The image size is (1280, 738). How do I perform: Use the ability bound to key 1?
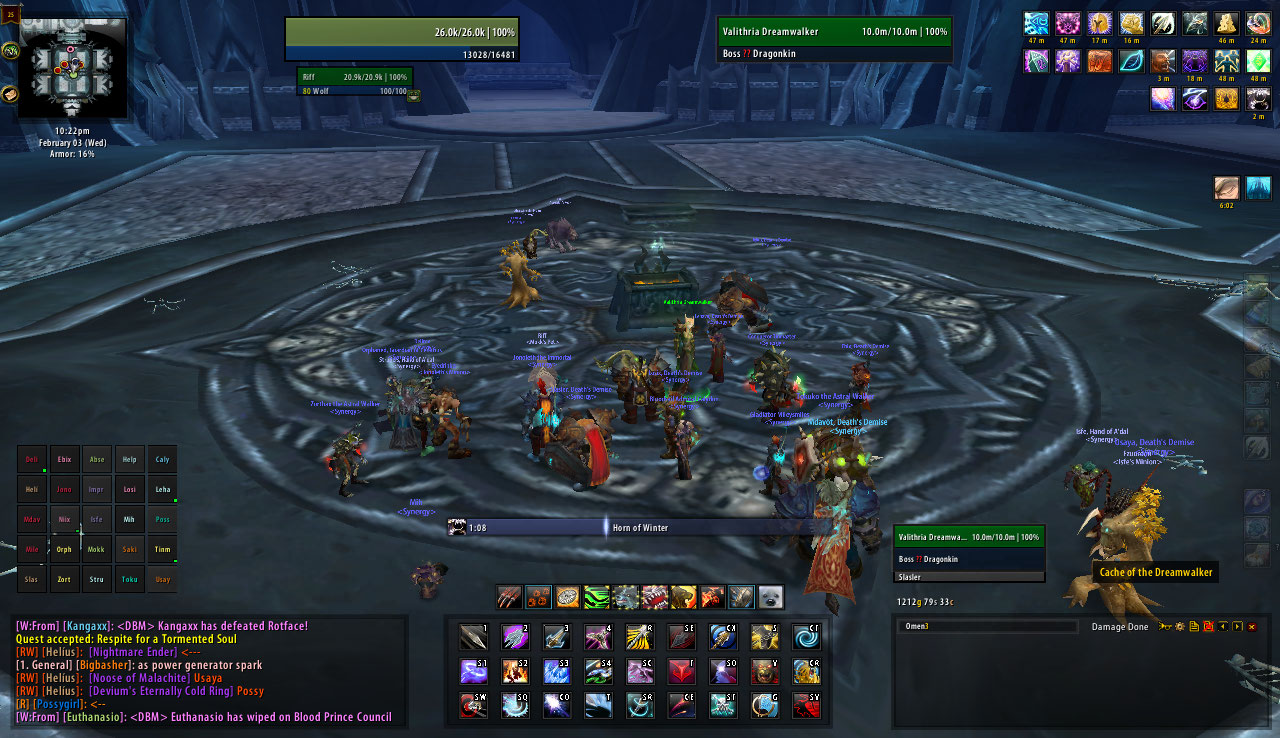pyautogui.click(x=473, y=637)
